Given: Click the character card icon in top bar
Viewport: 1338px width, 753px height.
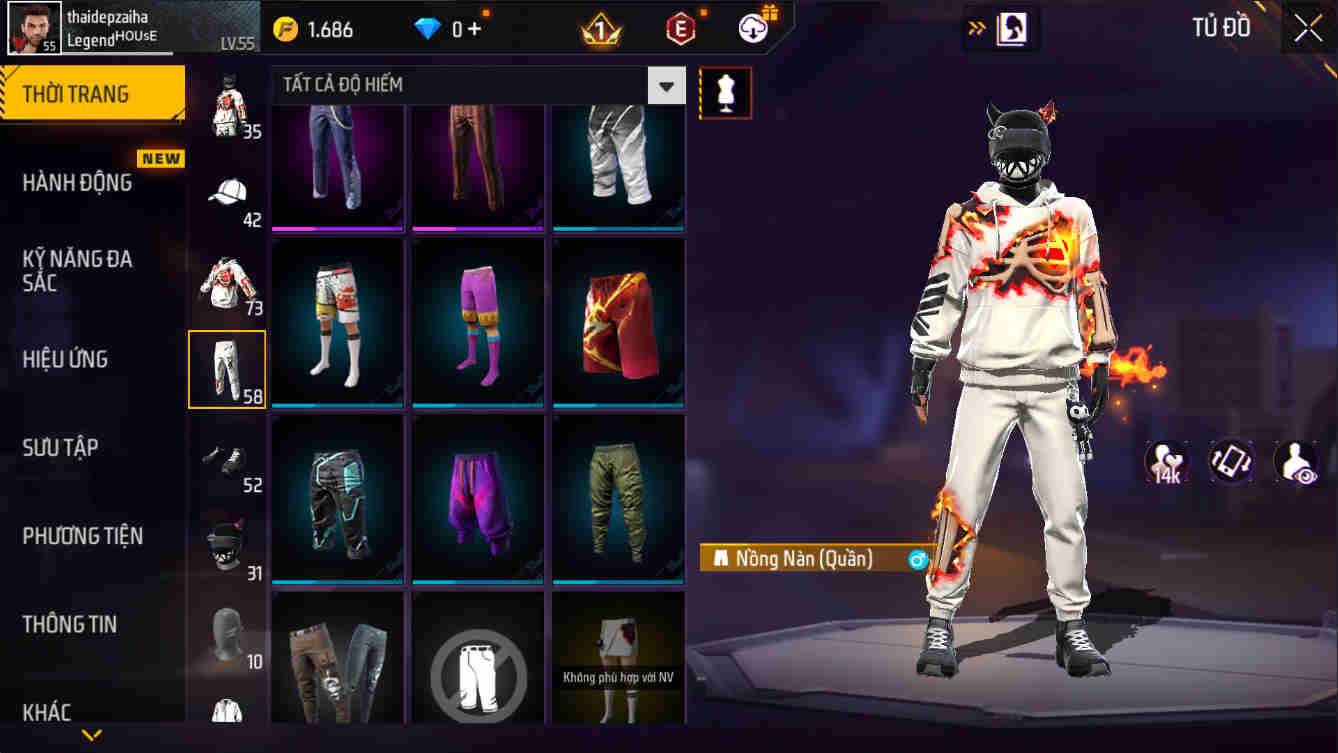Looking at the screenshot, I should [1012, 27].
